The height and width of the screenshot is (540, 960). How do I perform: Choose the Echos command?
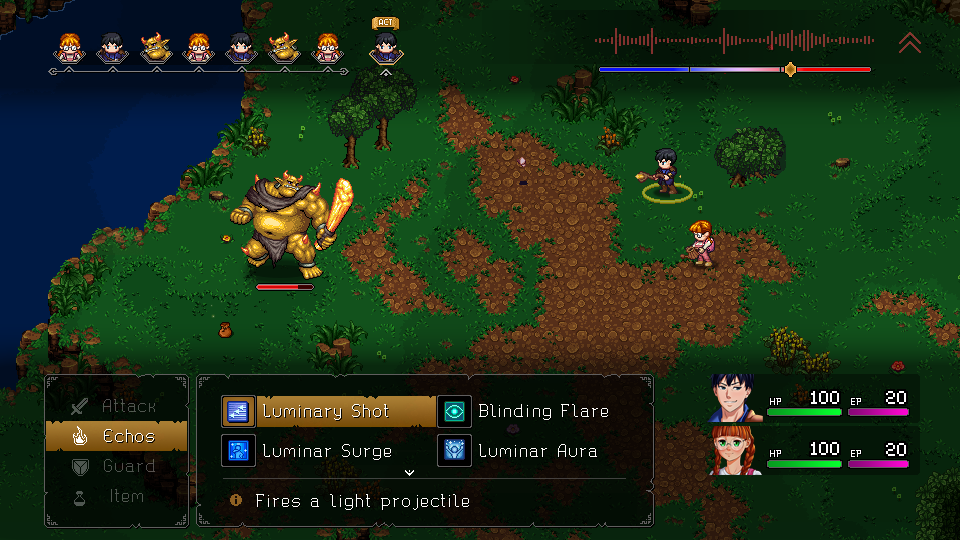pyautogui.click(x=116, y=436)
